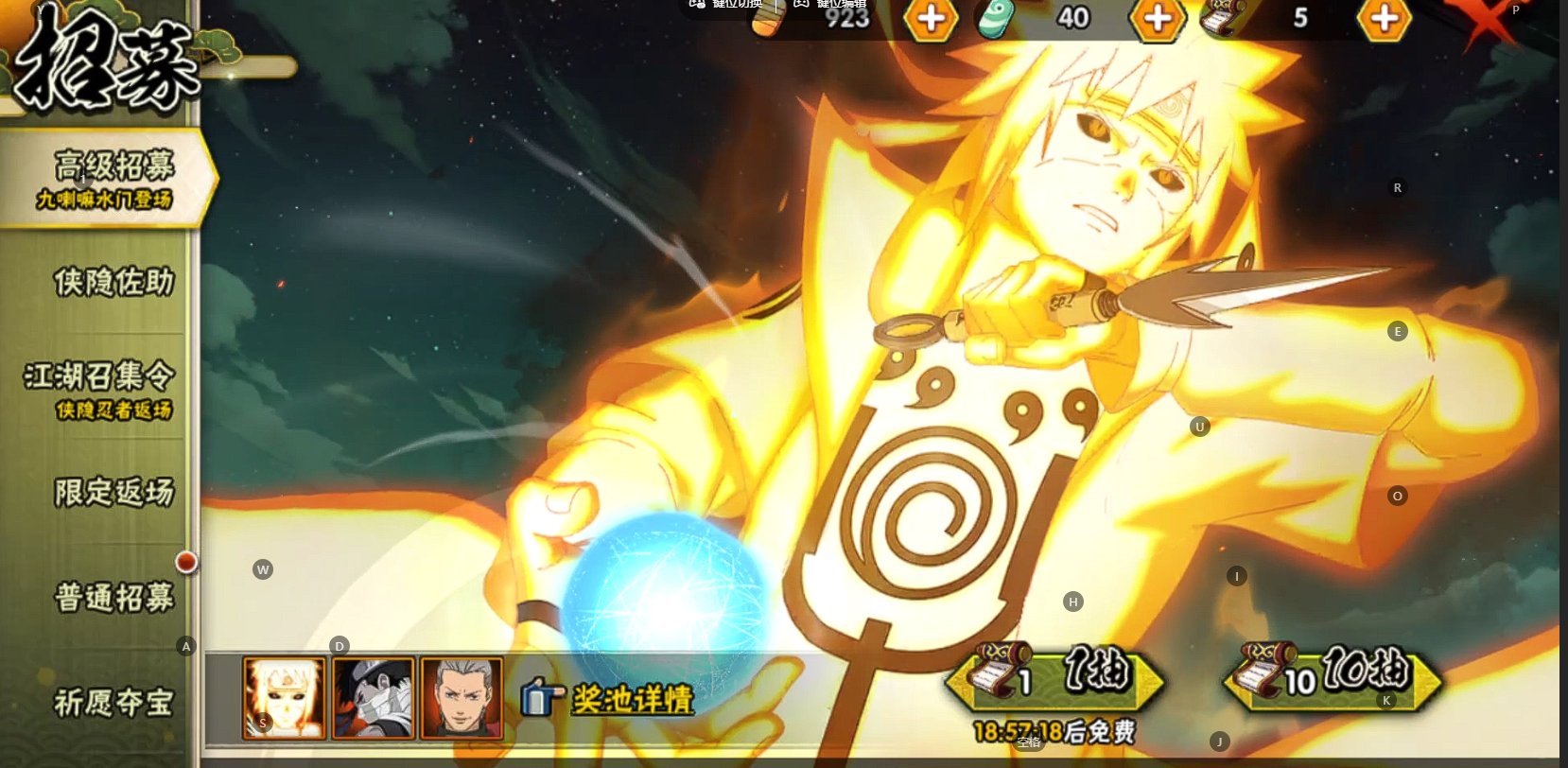Select the glowing golden Minato portrait

[285, 699]
